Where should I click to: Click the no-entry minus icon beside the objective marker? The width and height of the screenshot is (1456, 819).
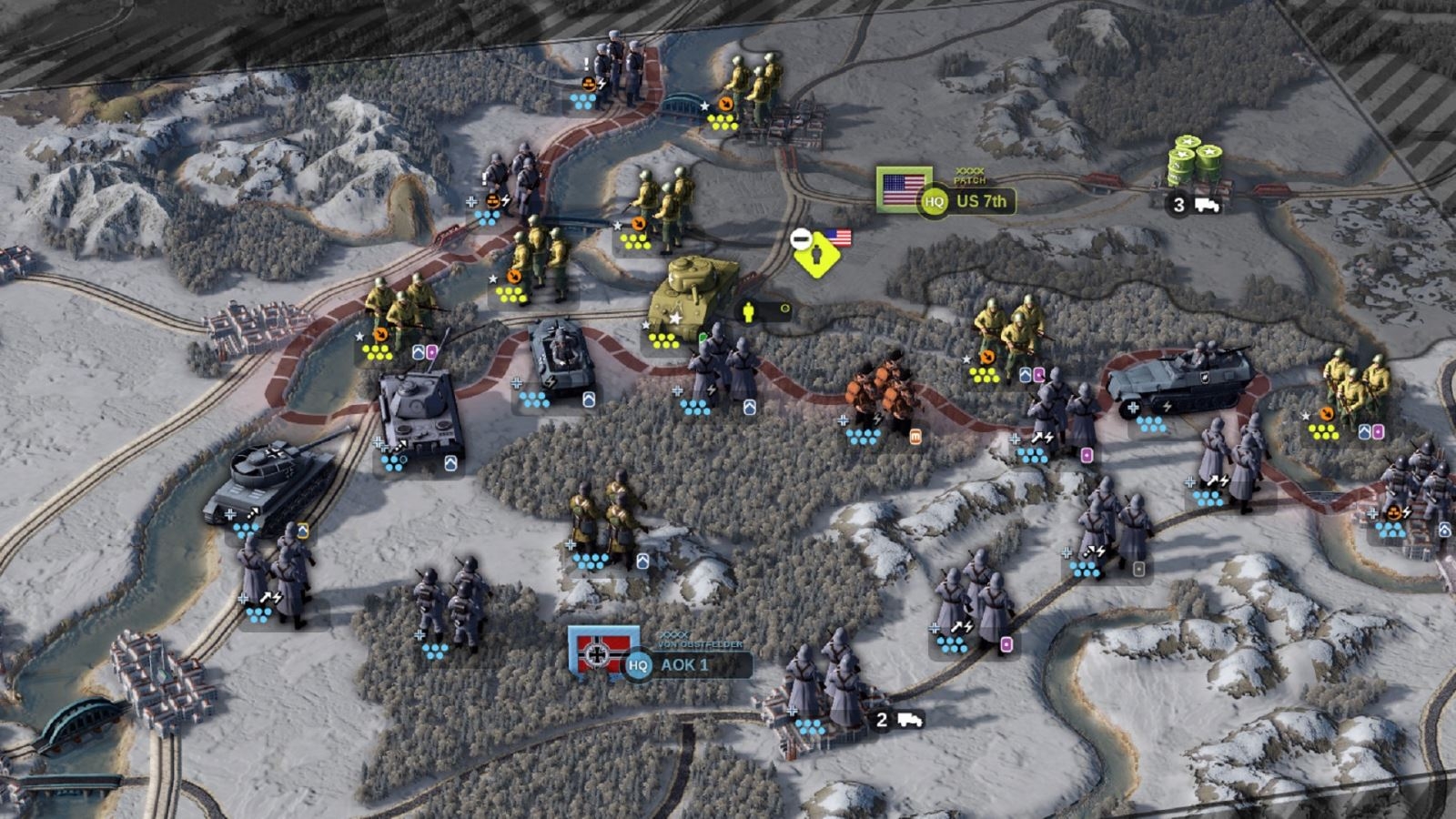800,239
